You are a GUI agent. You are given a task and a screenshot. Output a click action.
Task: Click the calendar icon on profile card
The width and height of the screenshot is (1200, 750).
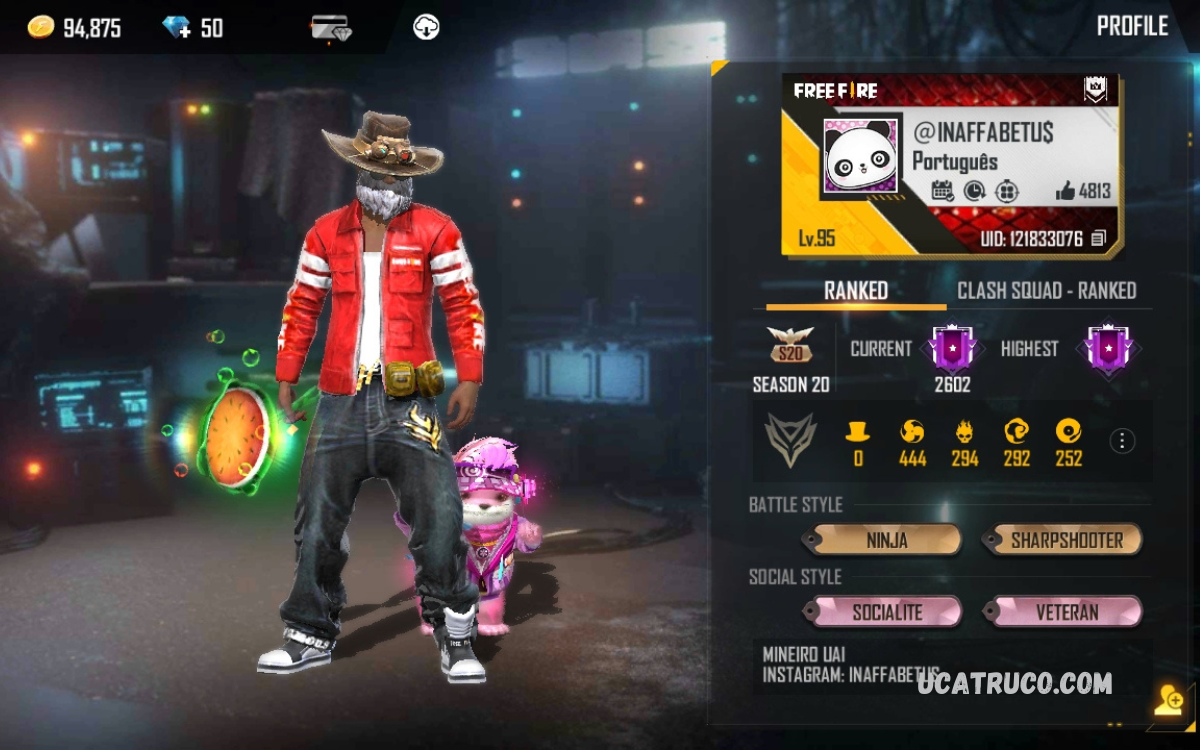(x=941, y=191)
